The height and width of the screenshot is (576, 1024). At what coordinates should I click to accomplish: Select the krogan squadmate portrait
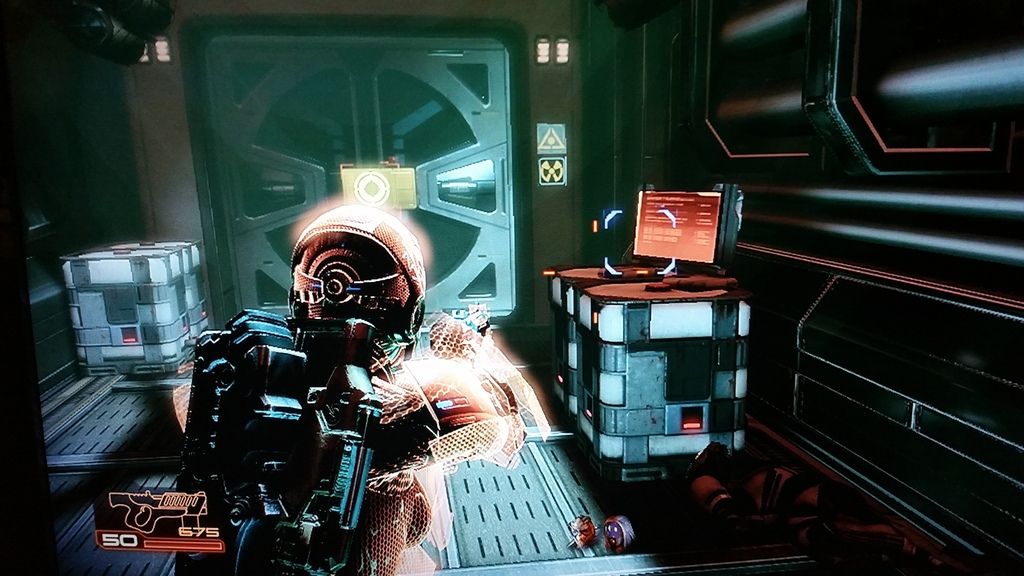(x=582, y=530)
